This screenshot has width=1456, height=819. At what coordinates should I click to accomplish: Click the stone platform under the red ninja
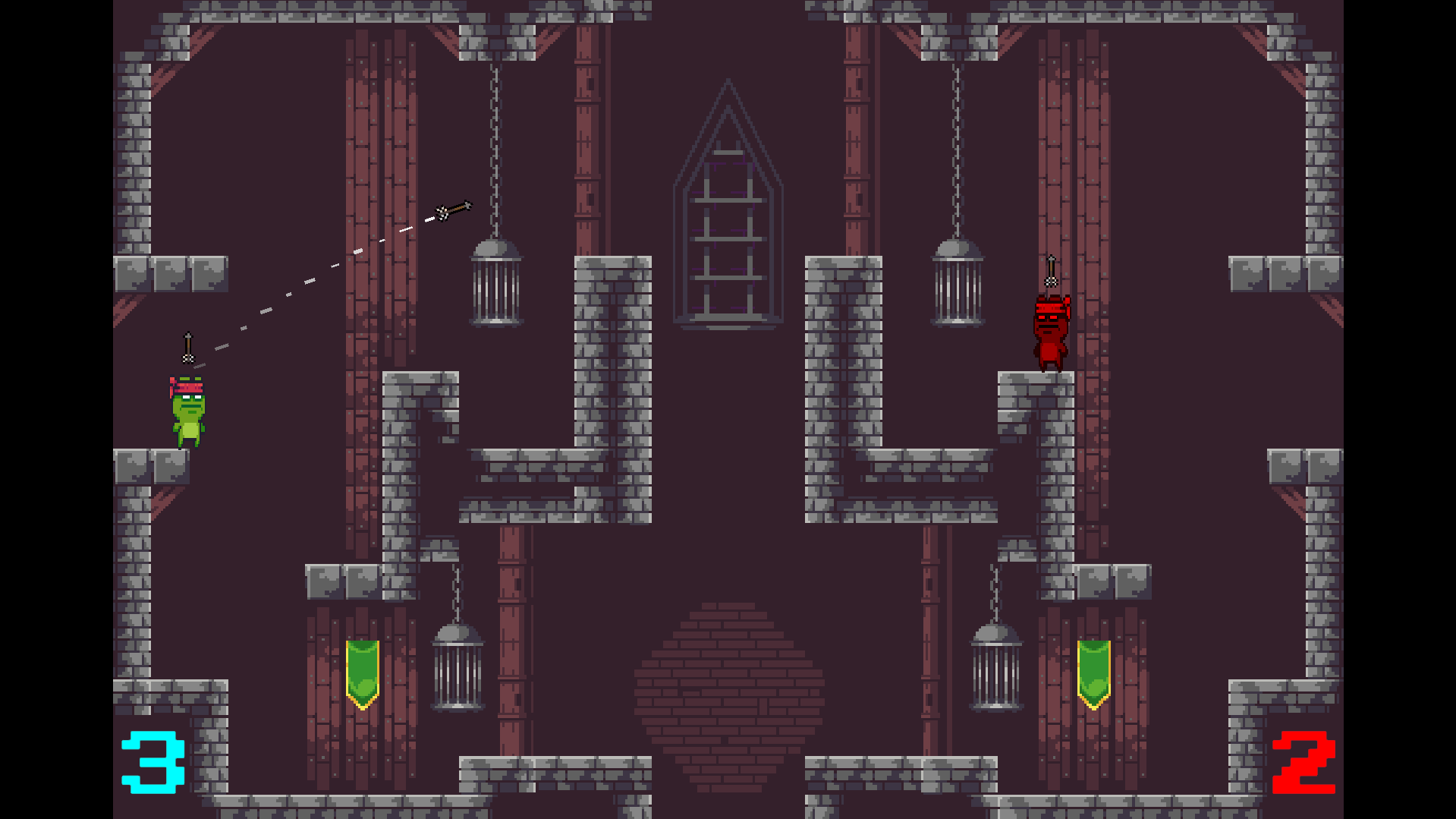click(1034, 395)
